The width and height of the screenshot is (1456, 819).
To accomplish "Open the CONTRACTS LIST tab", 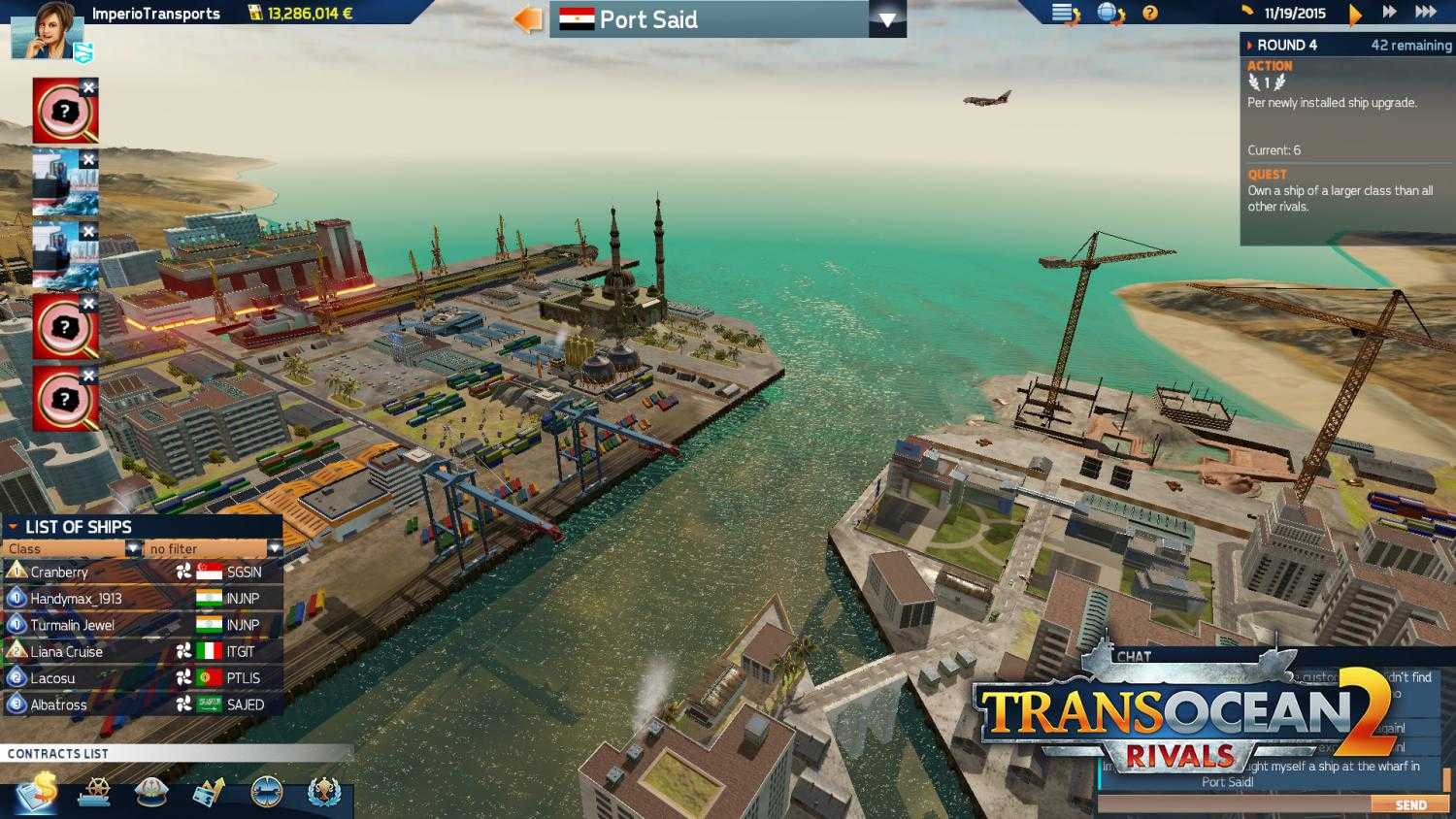I will (58, 753).
